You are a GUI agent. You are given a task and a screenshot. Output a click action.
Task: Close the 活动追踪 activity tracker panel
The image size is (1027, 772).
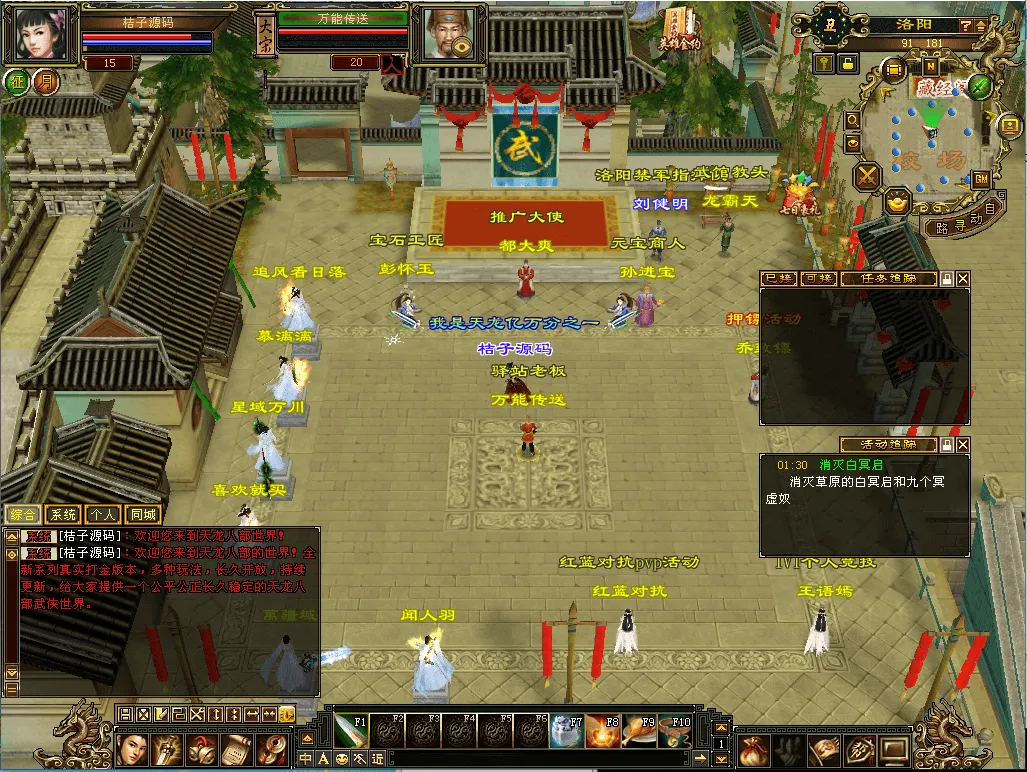click(x=962, y=444)
